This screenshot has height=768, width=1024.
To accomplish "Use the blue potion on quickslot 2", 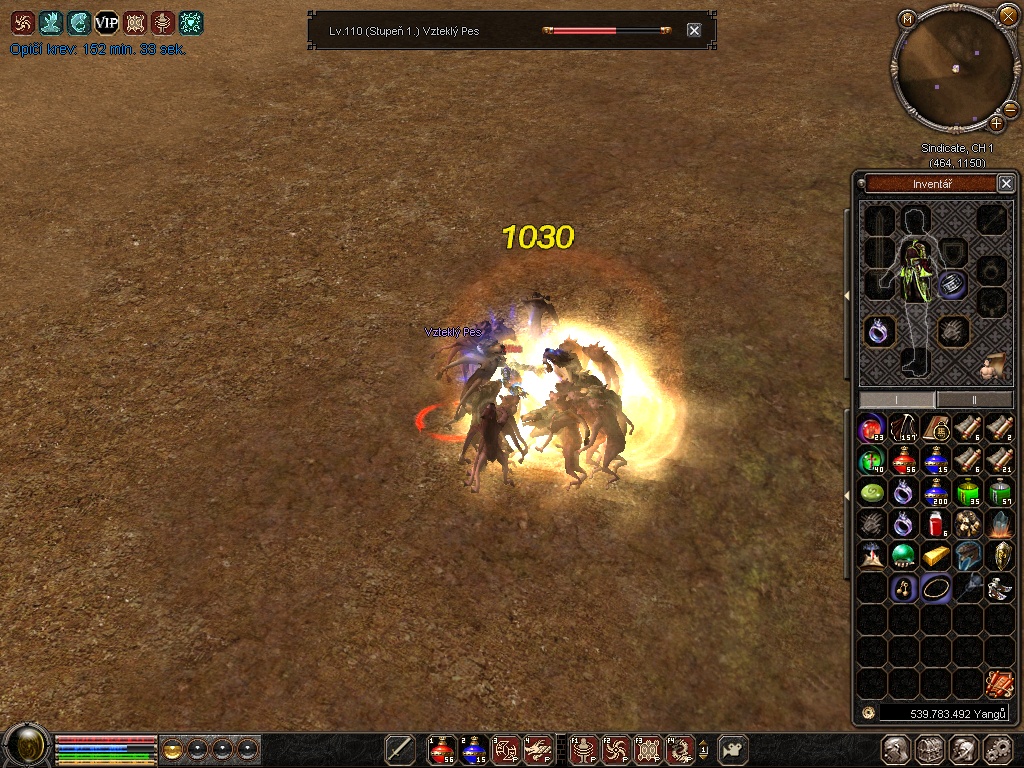I will 473,749.
